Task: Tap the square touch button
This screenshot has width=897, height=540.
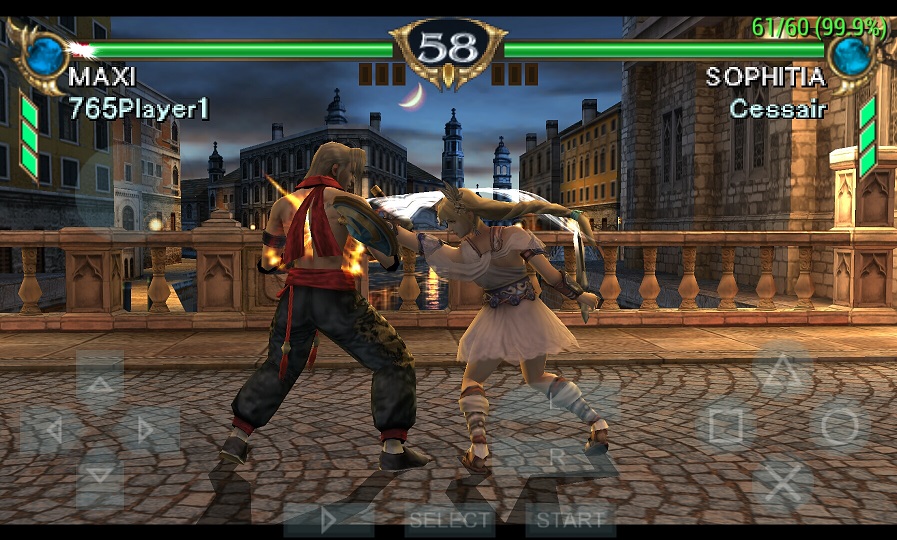Action: tap(726, 427)
